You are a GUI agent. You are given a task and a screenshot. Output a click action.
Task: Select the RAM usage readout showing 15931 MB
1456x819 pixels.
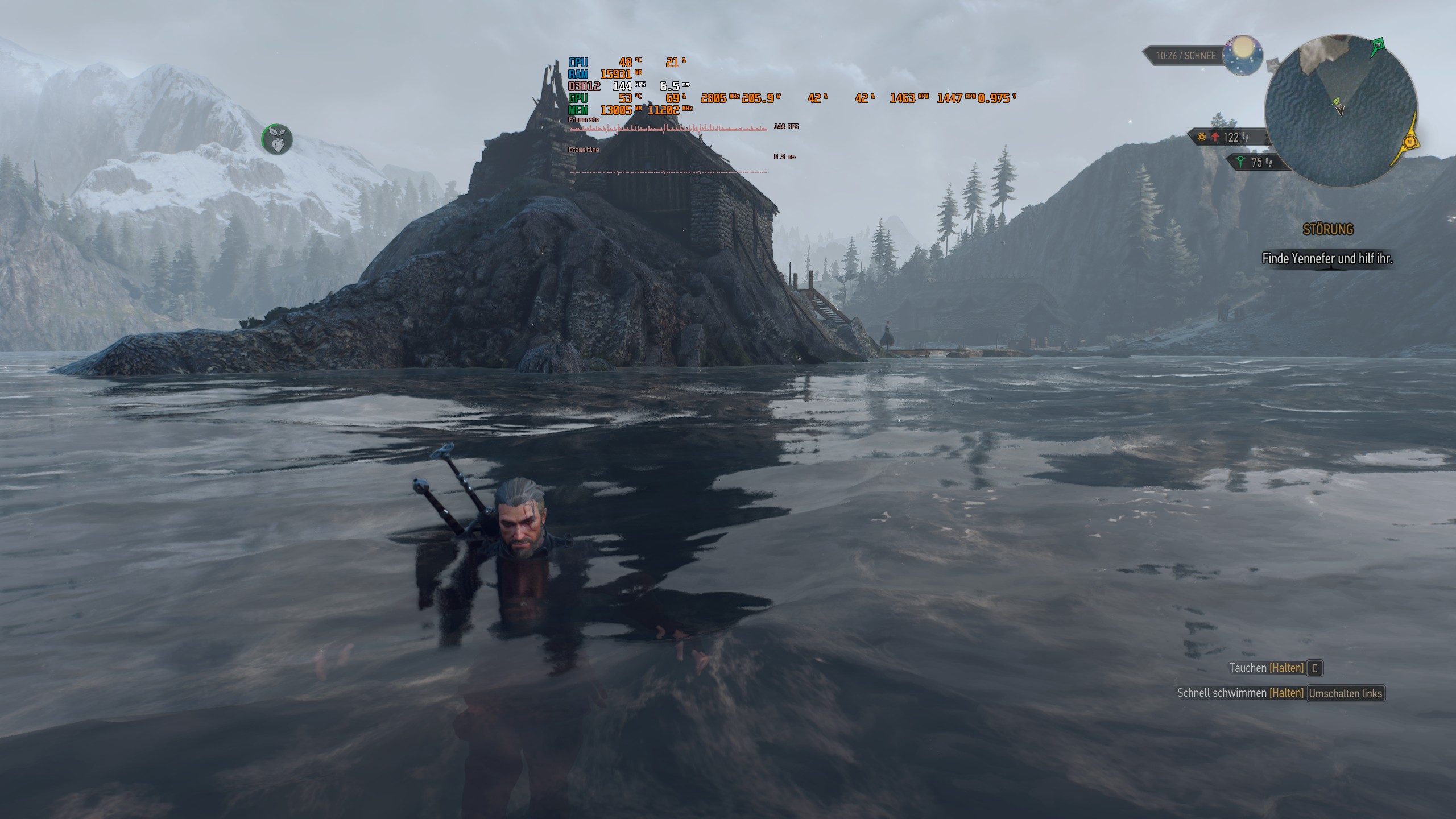tap(616, 75)
